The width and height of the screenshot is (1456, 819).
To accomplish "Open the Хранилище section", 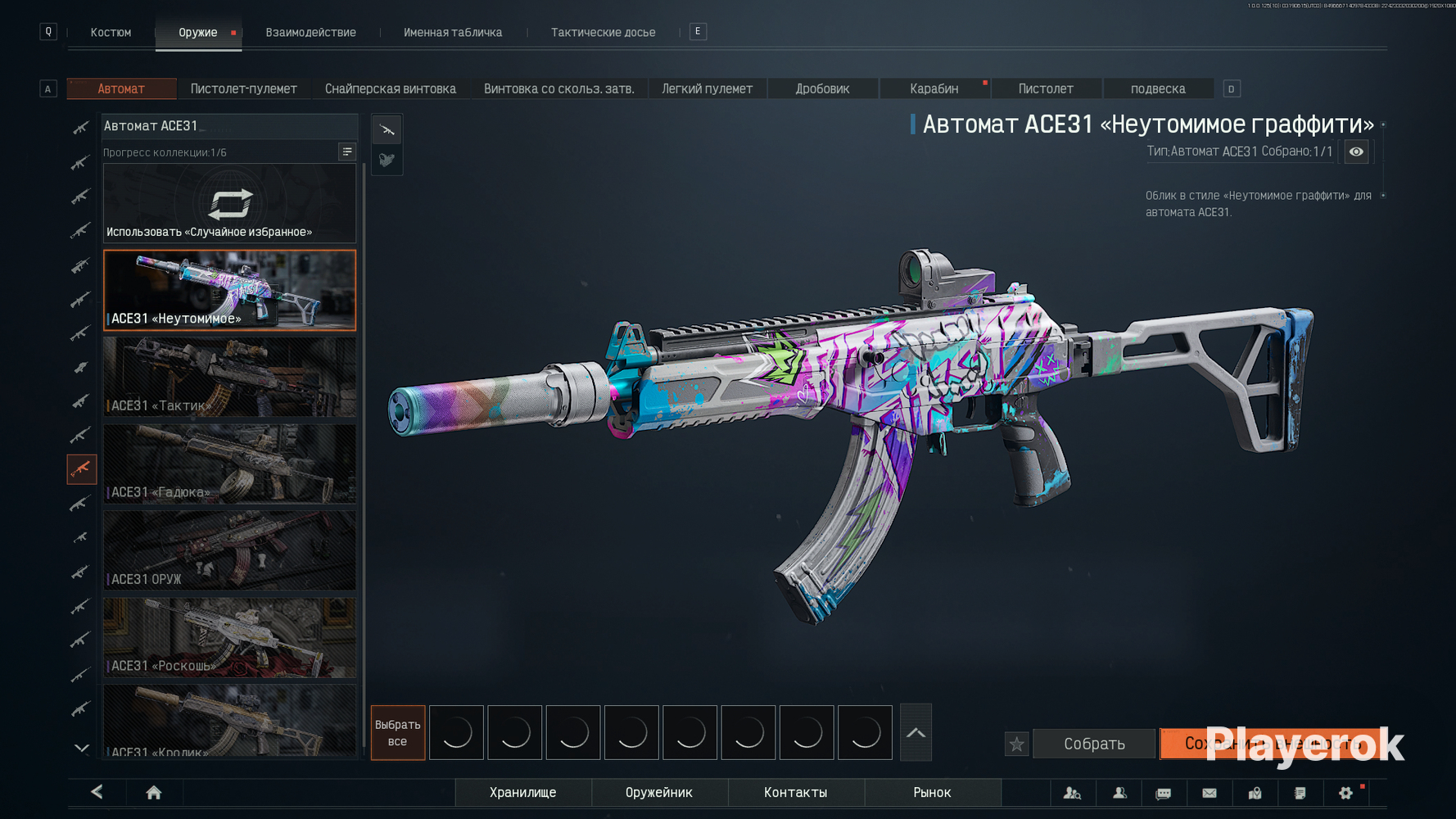I will [x=522, y=792].
